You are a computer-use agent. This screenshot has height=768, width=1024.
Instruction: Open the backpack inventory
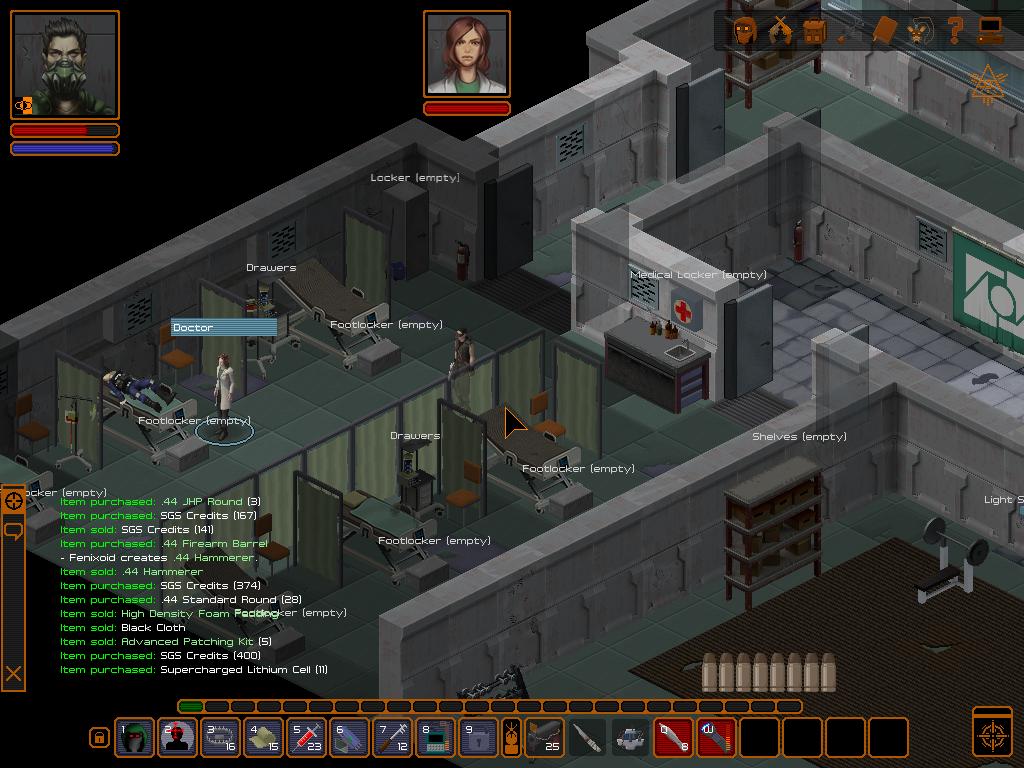point(814,30)
